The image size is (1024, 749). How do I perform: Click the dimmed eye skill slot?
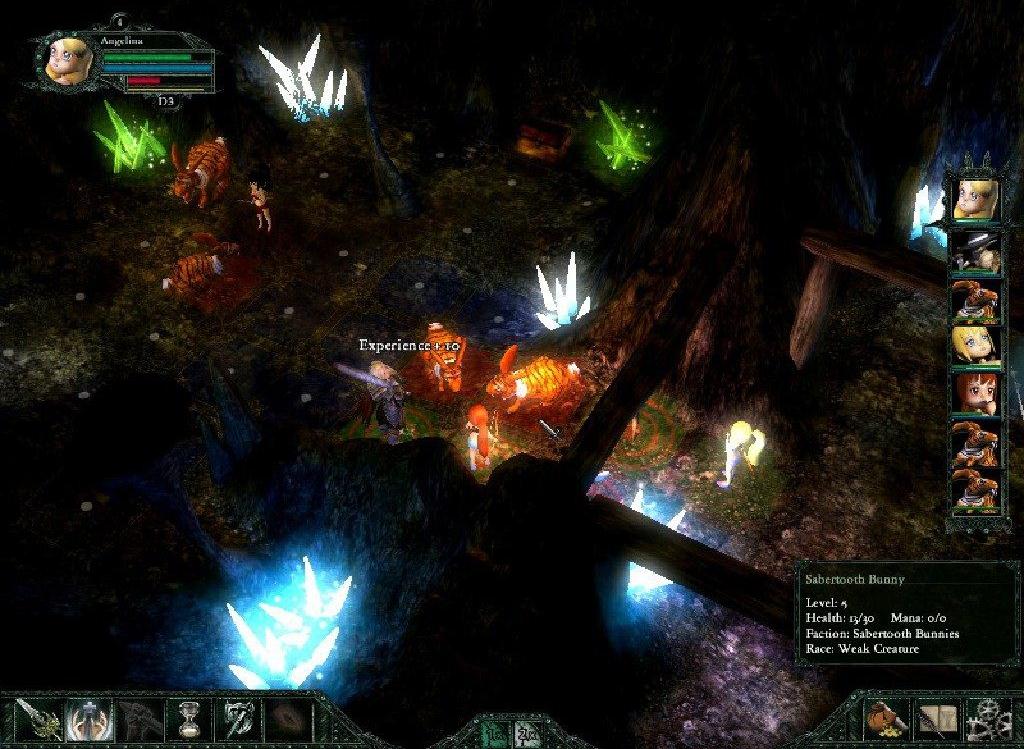click(286, 718)
